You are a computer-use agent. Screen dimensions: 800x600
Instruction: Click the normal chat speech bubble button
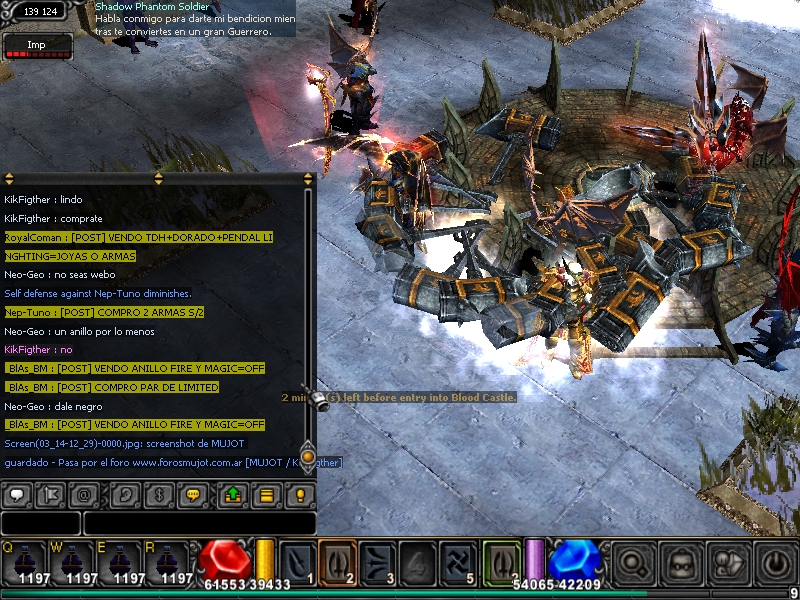(17, 494)
